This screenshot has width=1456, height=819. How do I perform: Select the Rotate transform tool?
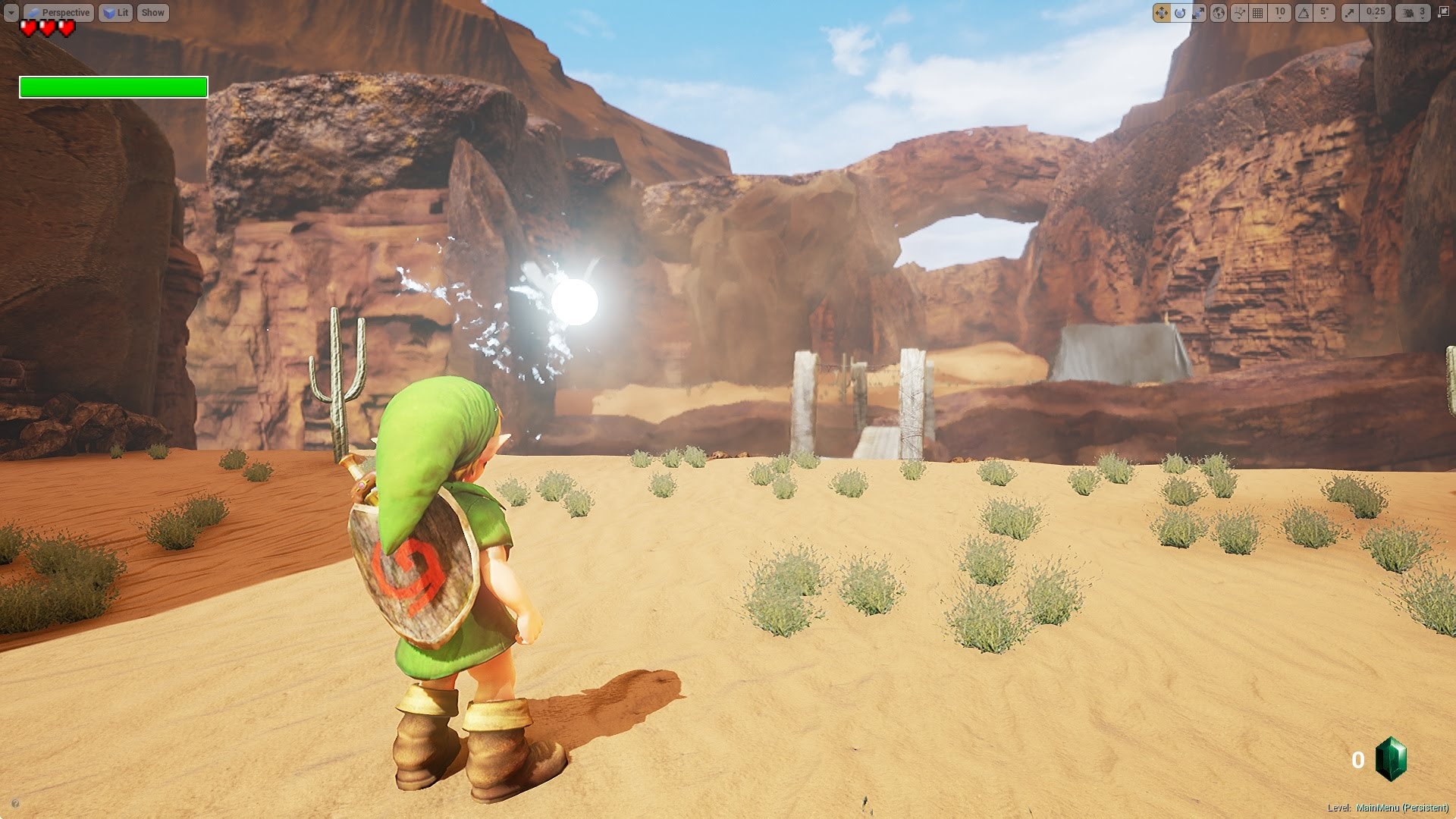tap(1180, 12)
